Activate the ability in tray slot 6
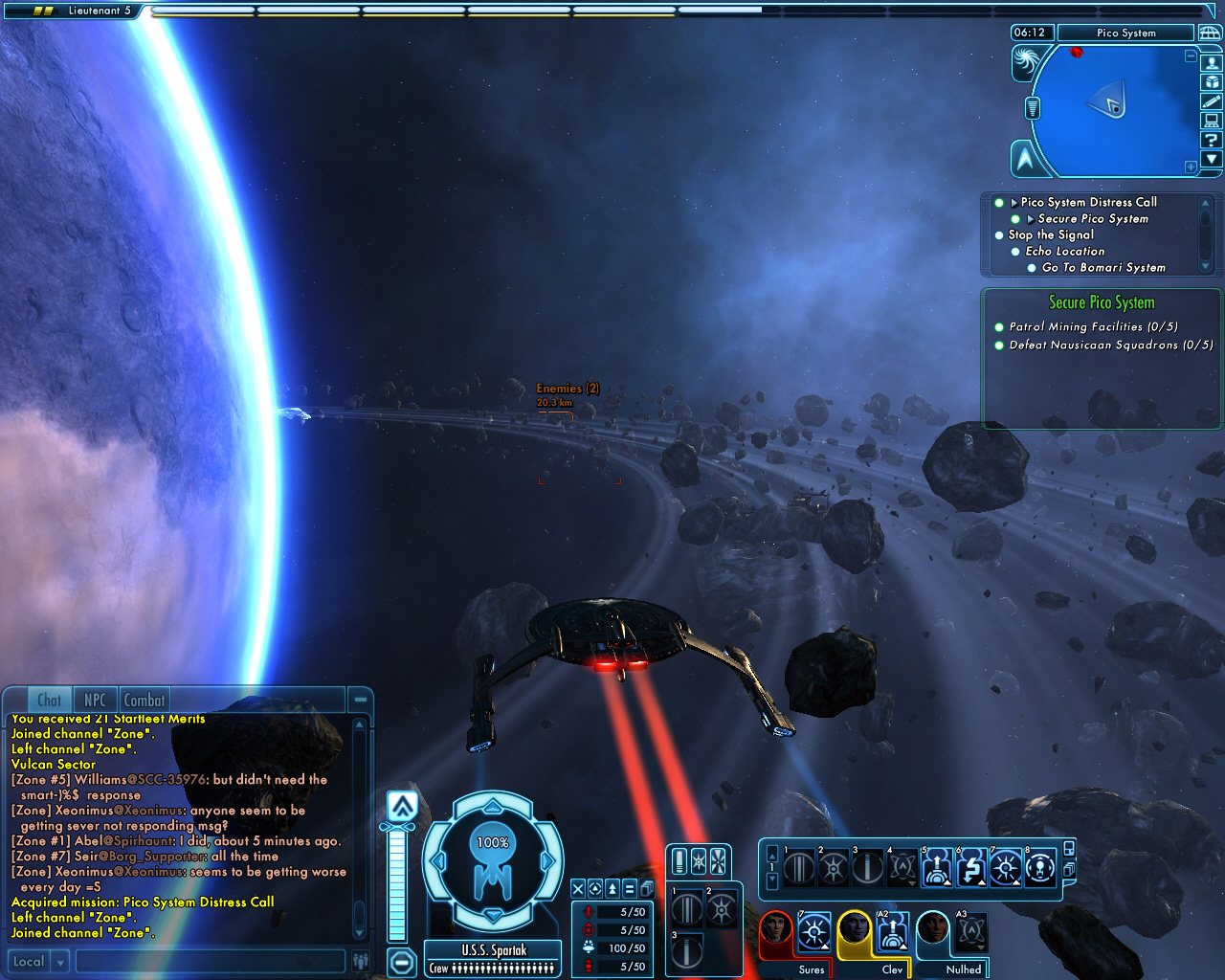1225x980 pixels. pos(970,868)
